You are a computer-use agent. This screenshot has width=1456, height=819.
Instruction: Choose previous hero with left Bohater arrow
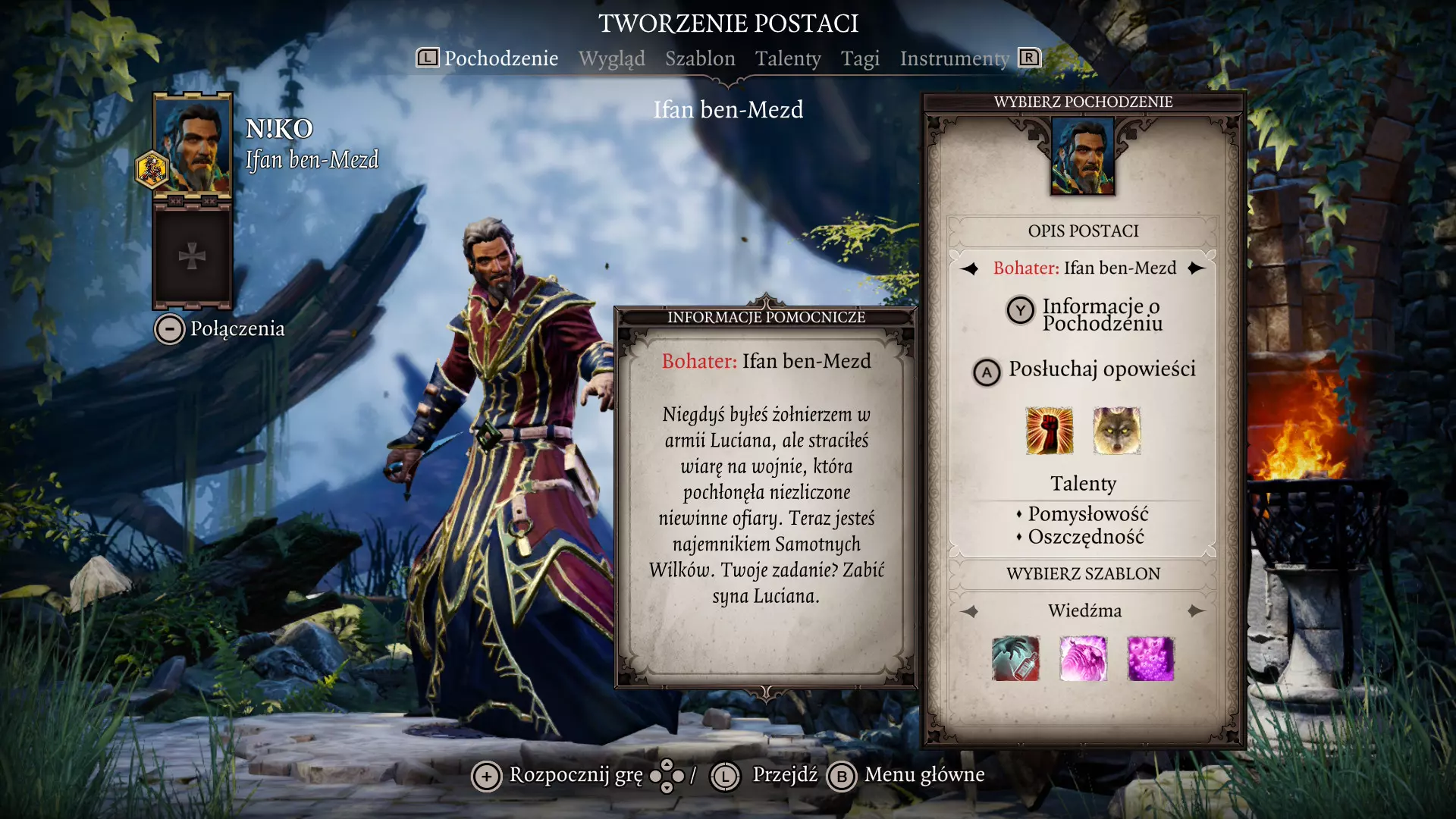970,268
